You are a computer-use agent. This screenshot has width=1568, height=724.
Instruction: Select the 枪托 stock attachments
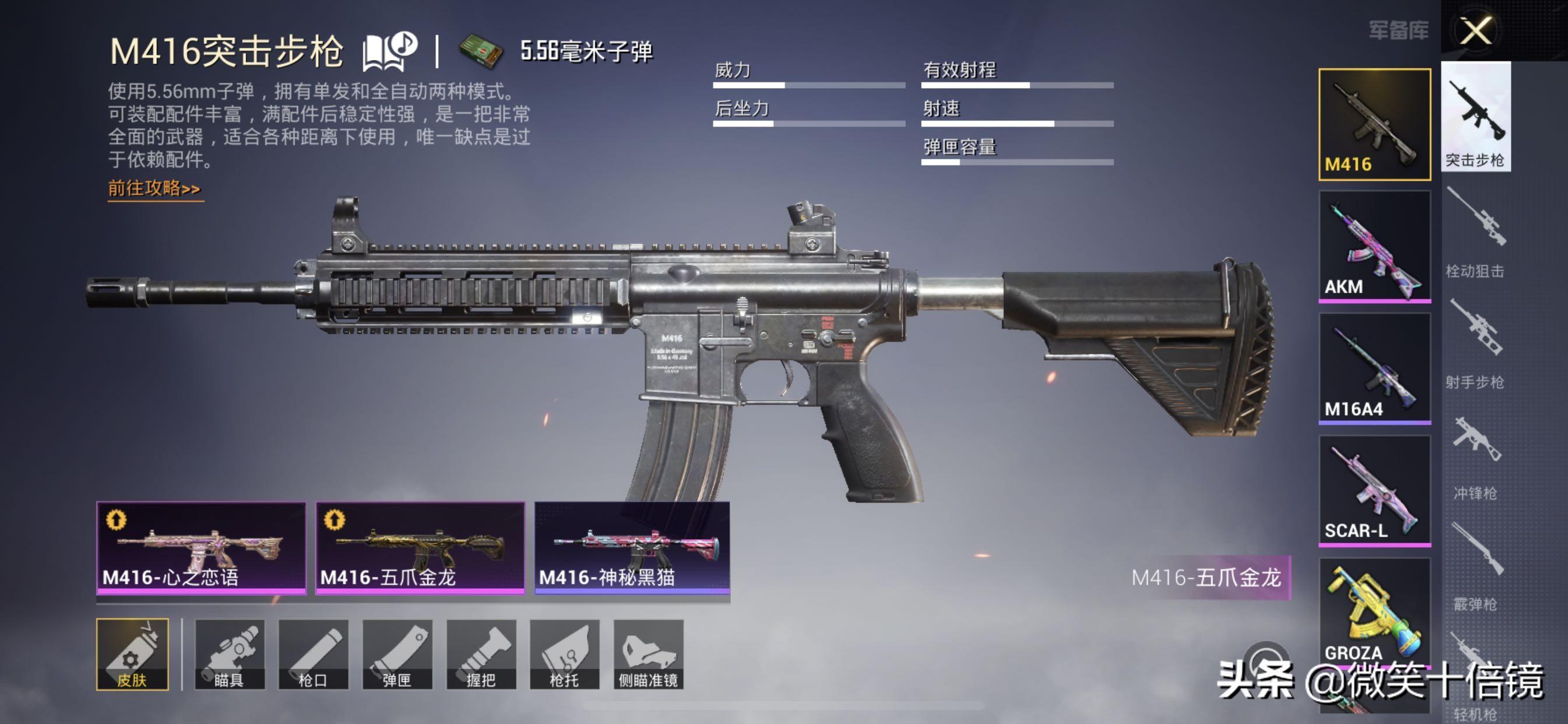click(564, 654)
